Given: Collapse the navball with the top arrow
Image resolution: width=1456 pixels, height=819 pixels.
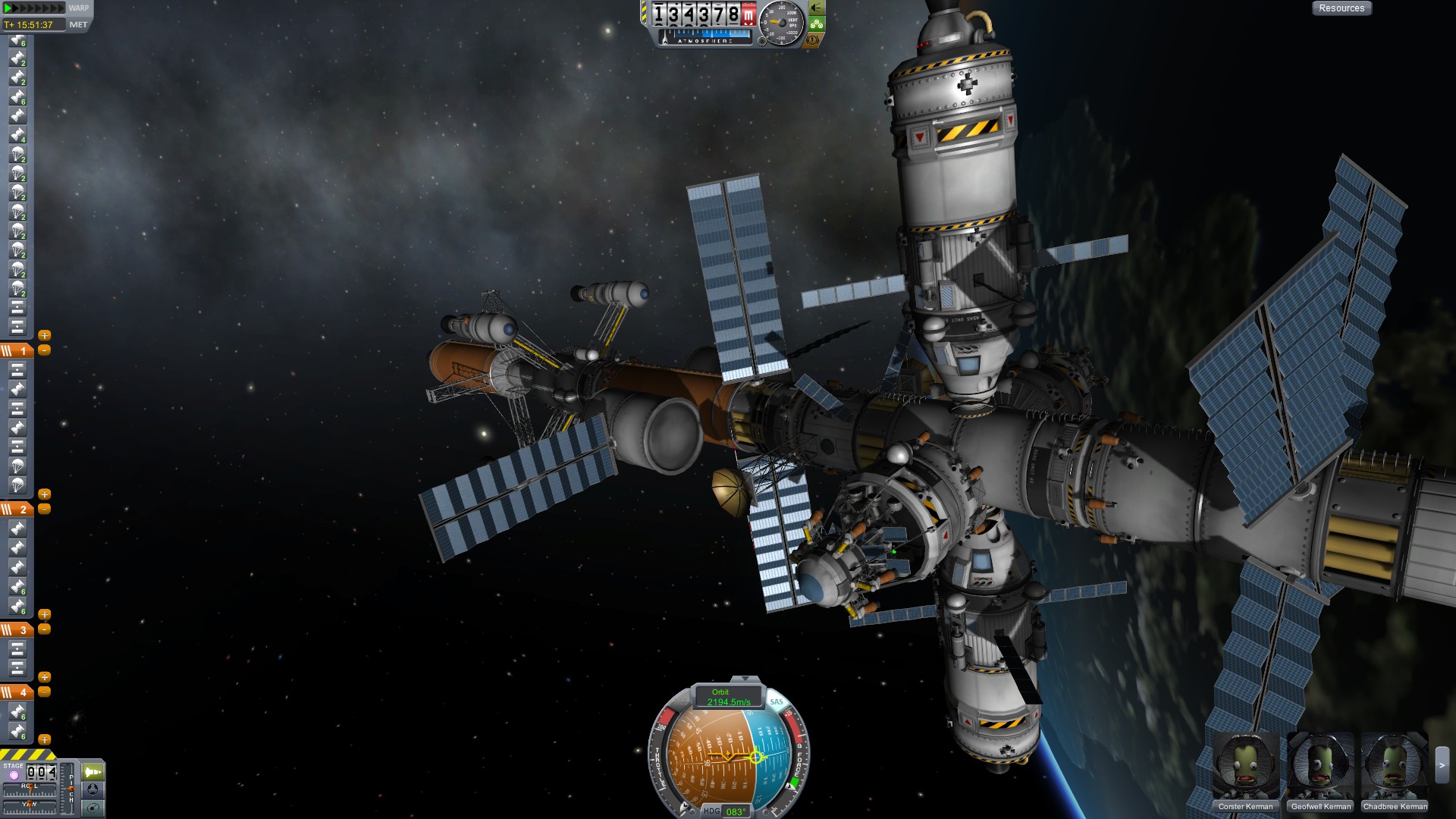Looking at the screenshot, I should tap(745, 679).
